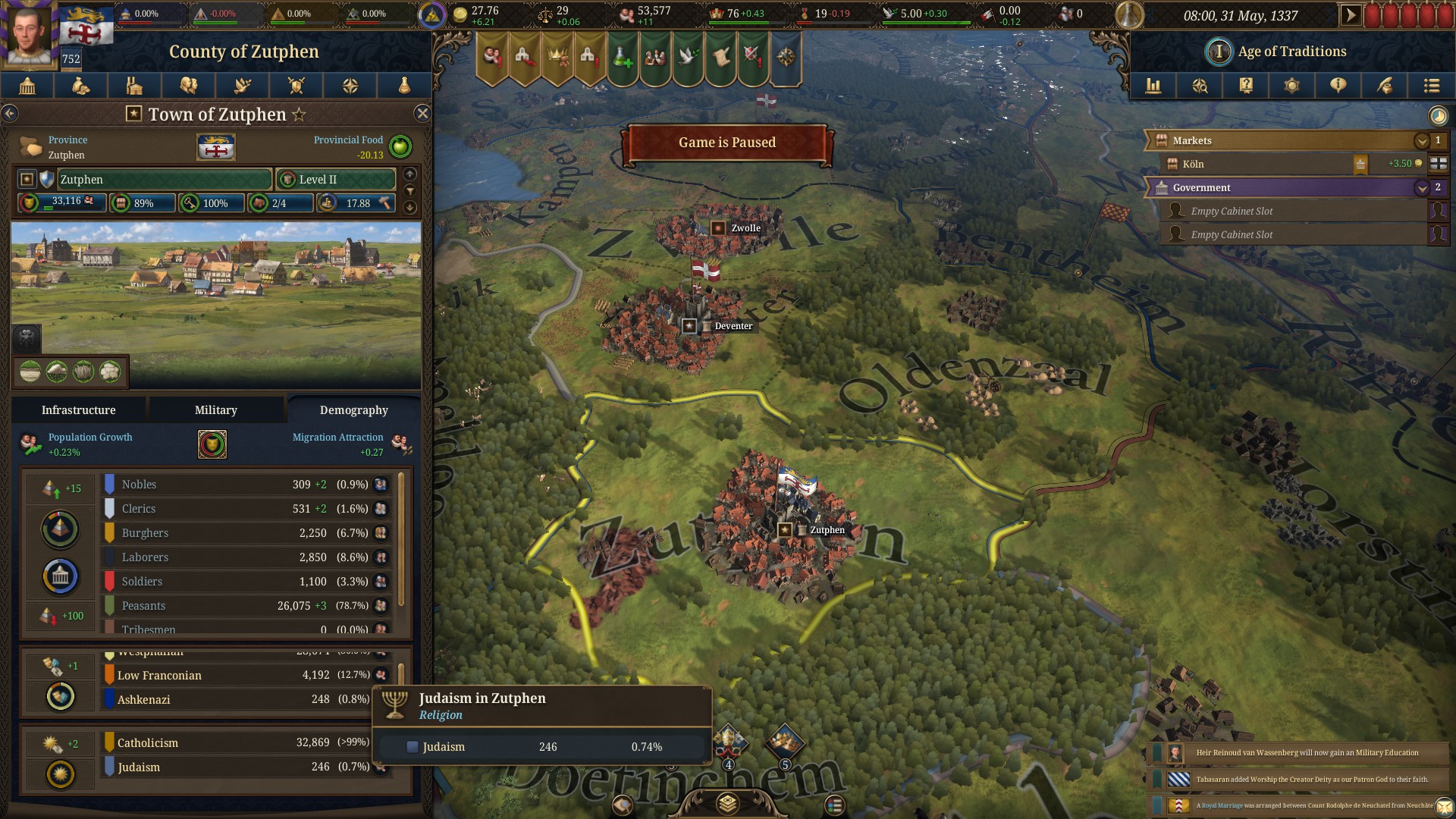
Task: Collapse the Government section chevron
Action: (x=1422, y=187)
